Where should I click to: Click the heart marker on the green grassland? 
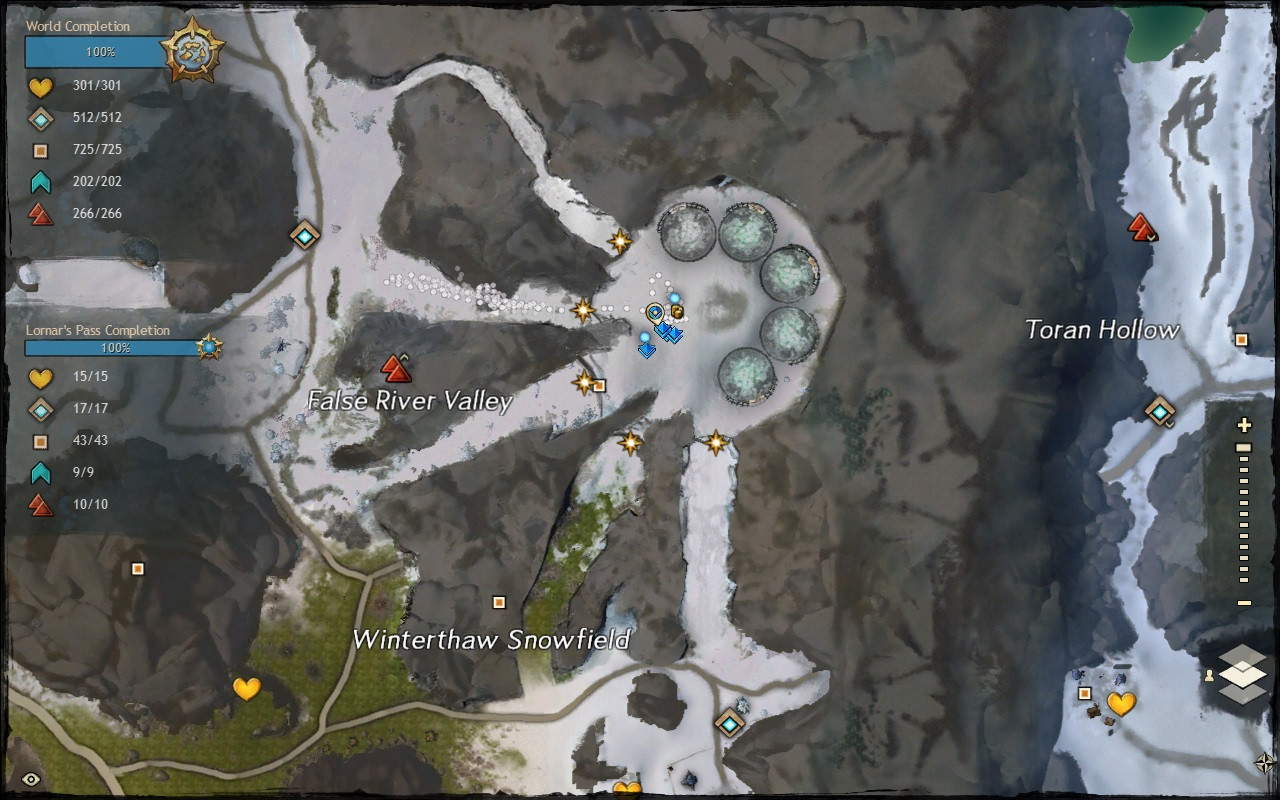(x=246, y=688)
